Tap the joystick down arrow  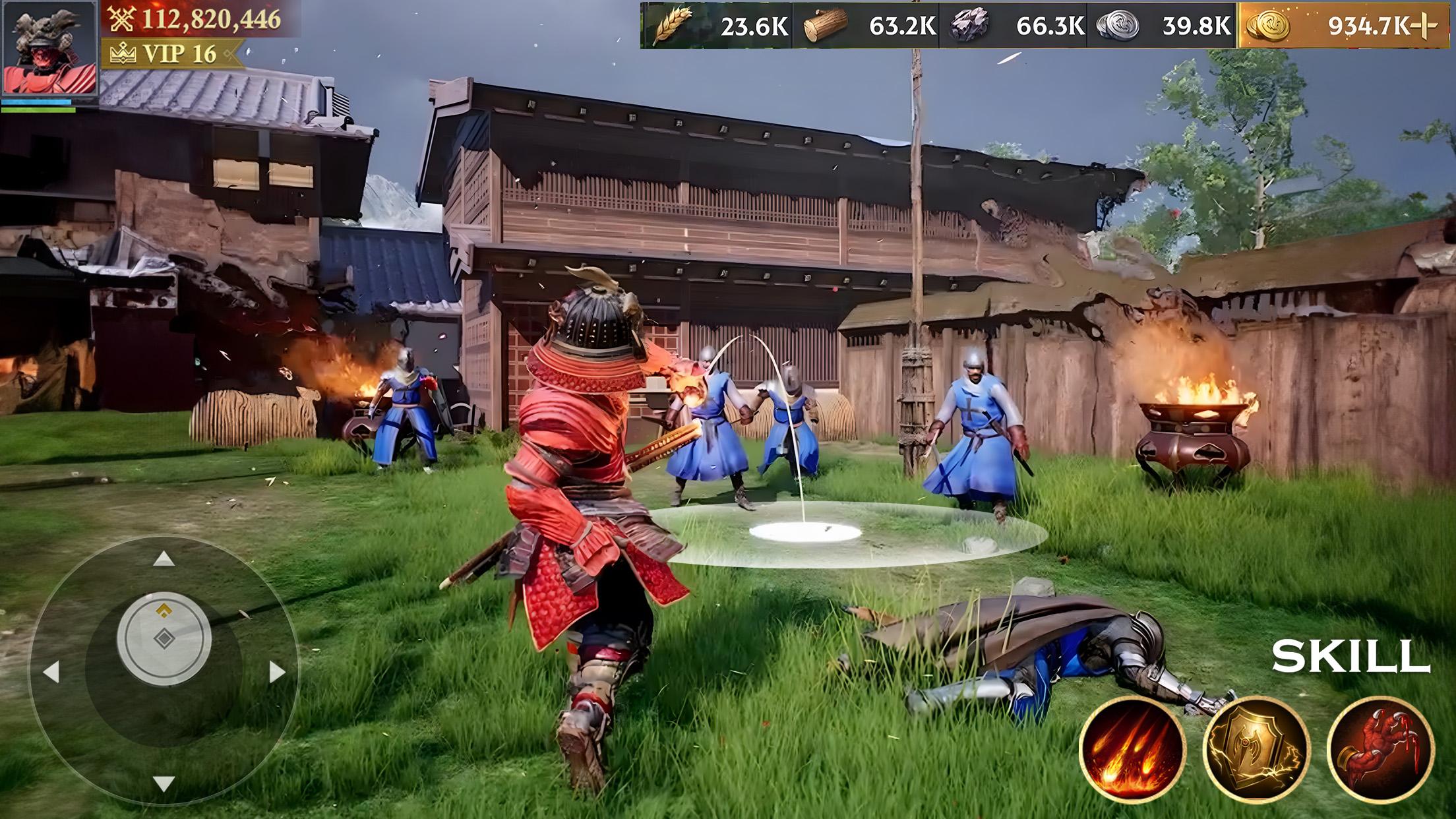point(164,783)
